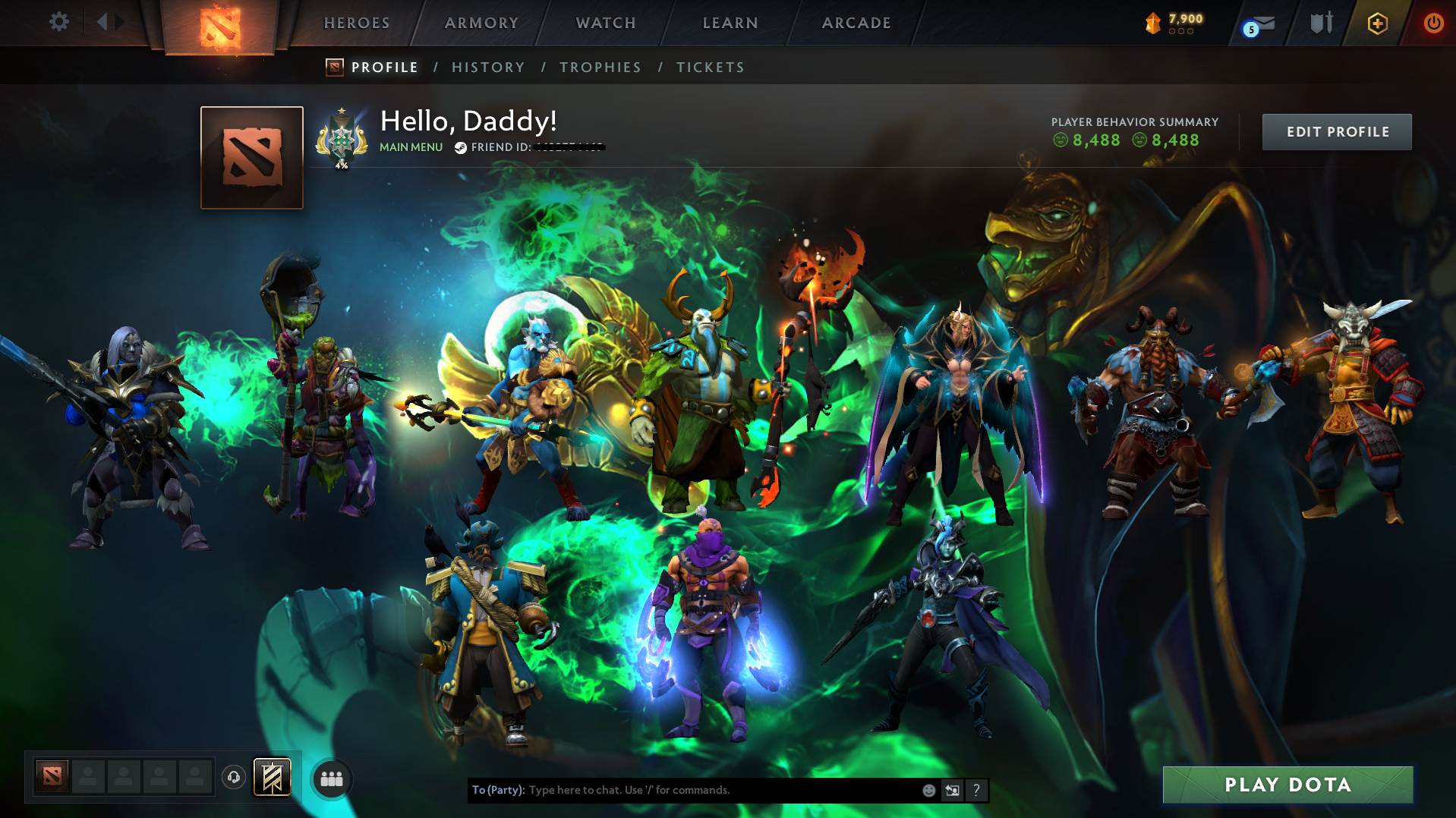The width and height of the screenshot is (1456, 818).
Task: Click the Dota Plus hexagon icon
Action: point(1376,23)
